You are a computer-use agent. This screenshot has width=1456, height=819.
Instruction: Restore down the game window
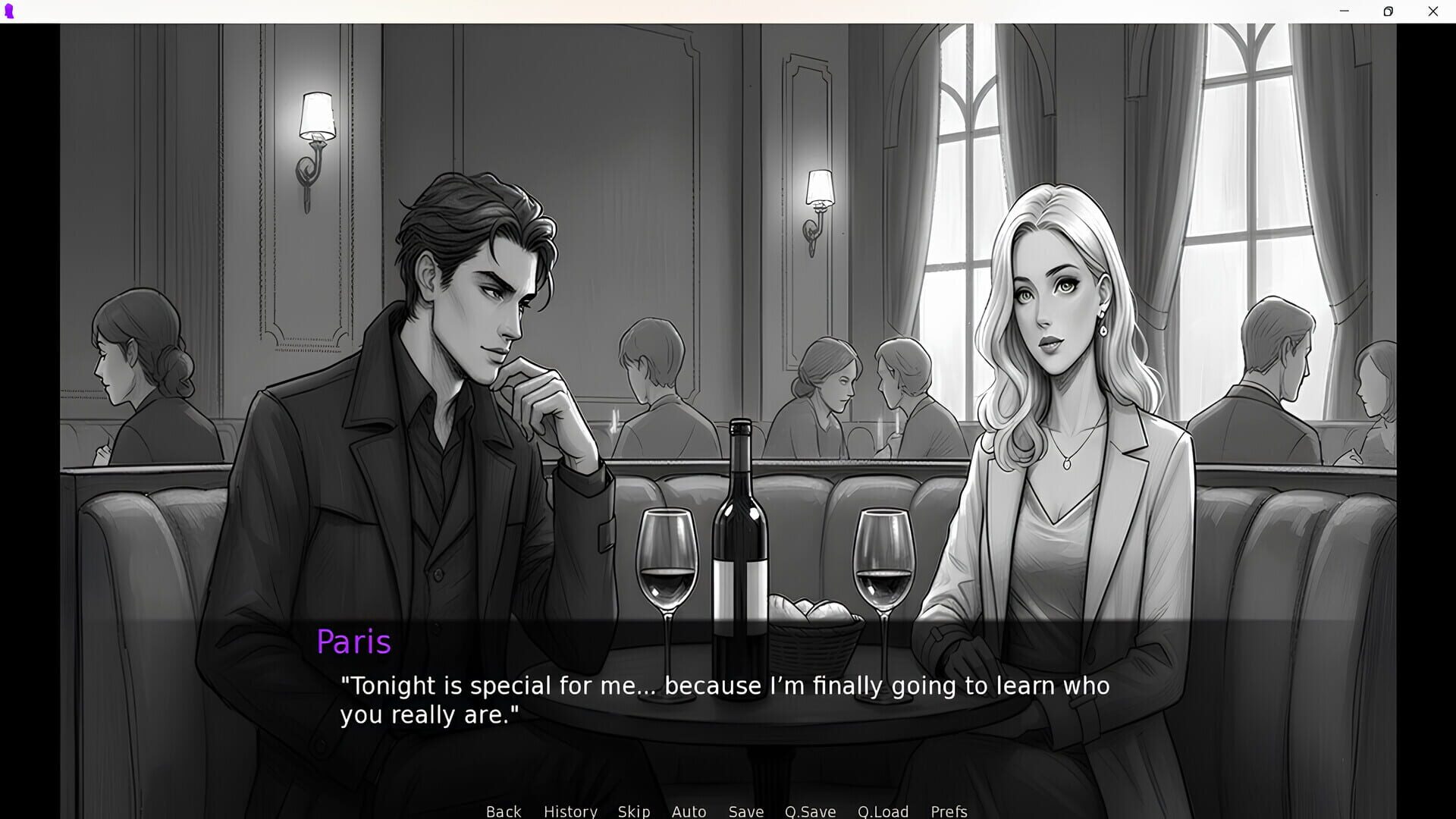[1389, 11]
